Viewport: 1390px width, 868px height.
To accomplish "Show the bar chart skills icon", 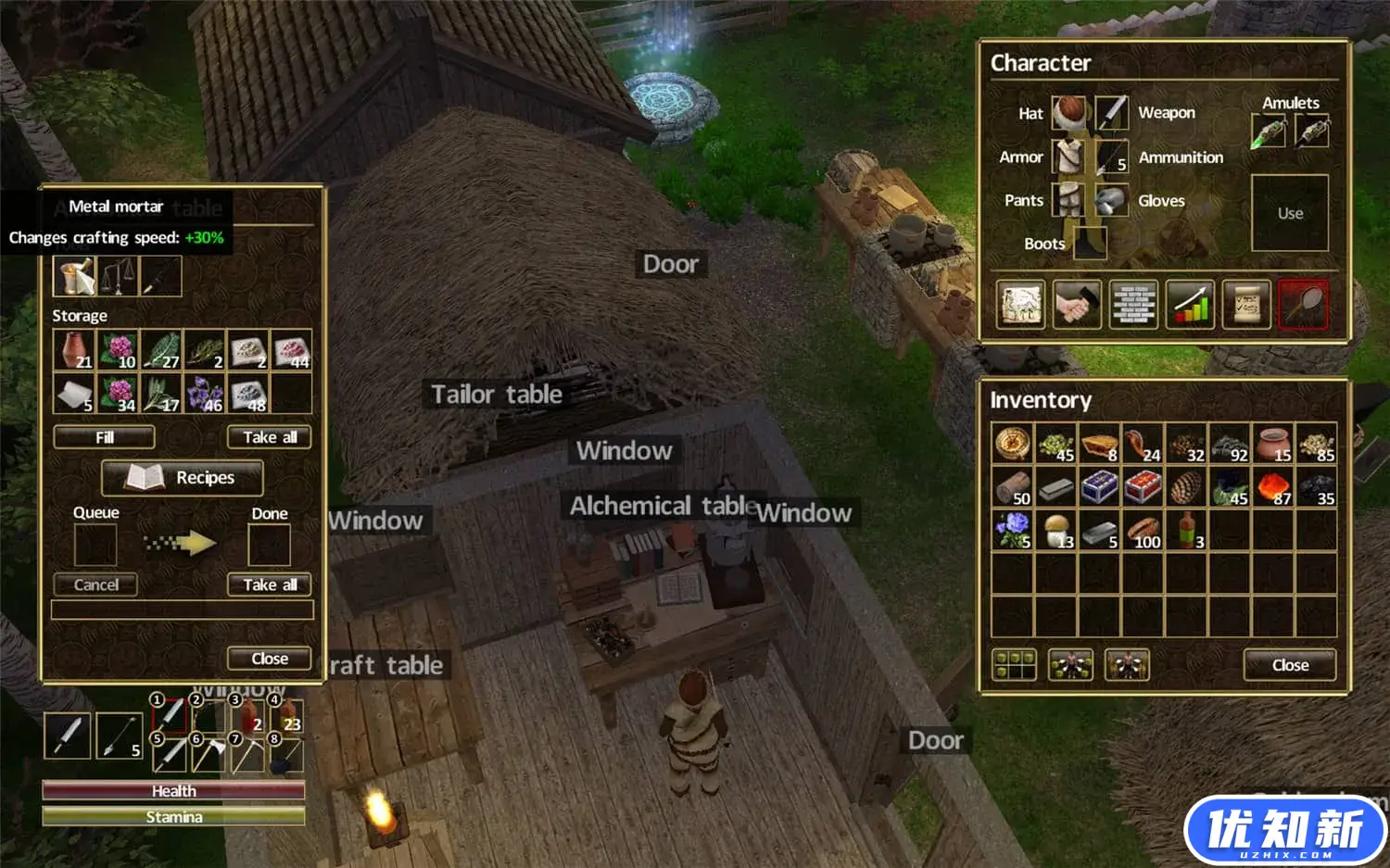I will pos(1190,304).
